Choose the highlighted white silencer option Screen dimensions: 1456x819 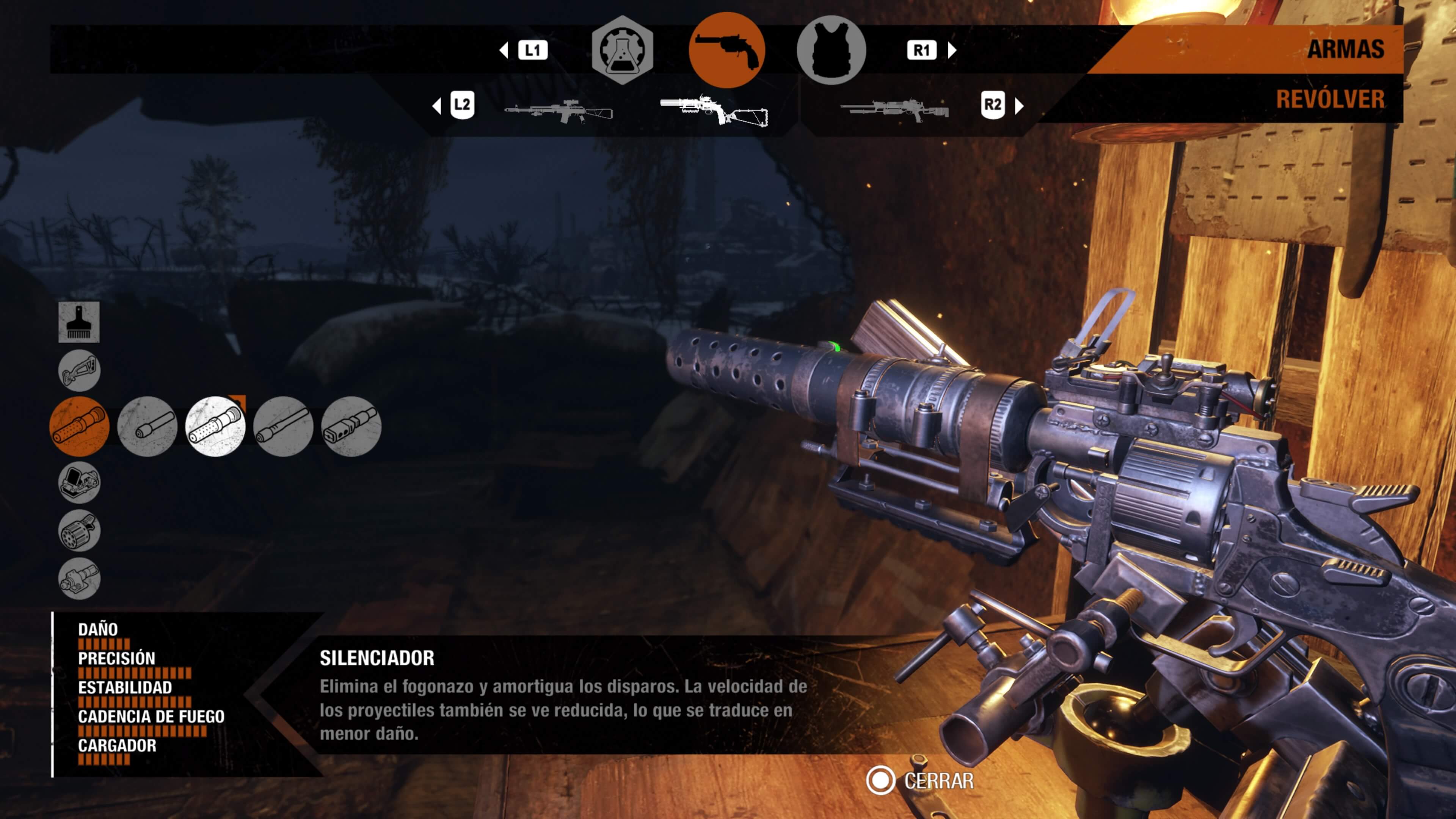point(215,426)
